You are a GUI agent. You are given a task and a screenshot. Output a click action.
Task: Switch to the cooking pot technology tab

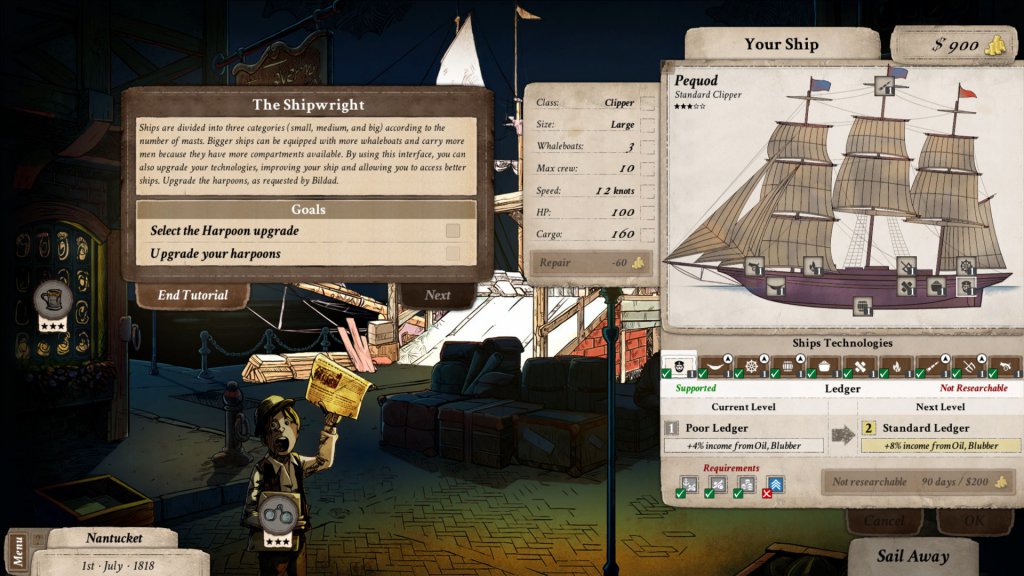tap(824, 366)
